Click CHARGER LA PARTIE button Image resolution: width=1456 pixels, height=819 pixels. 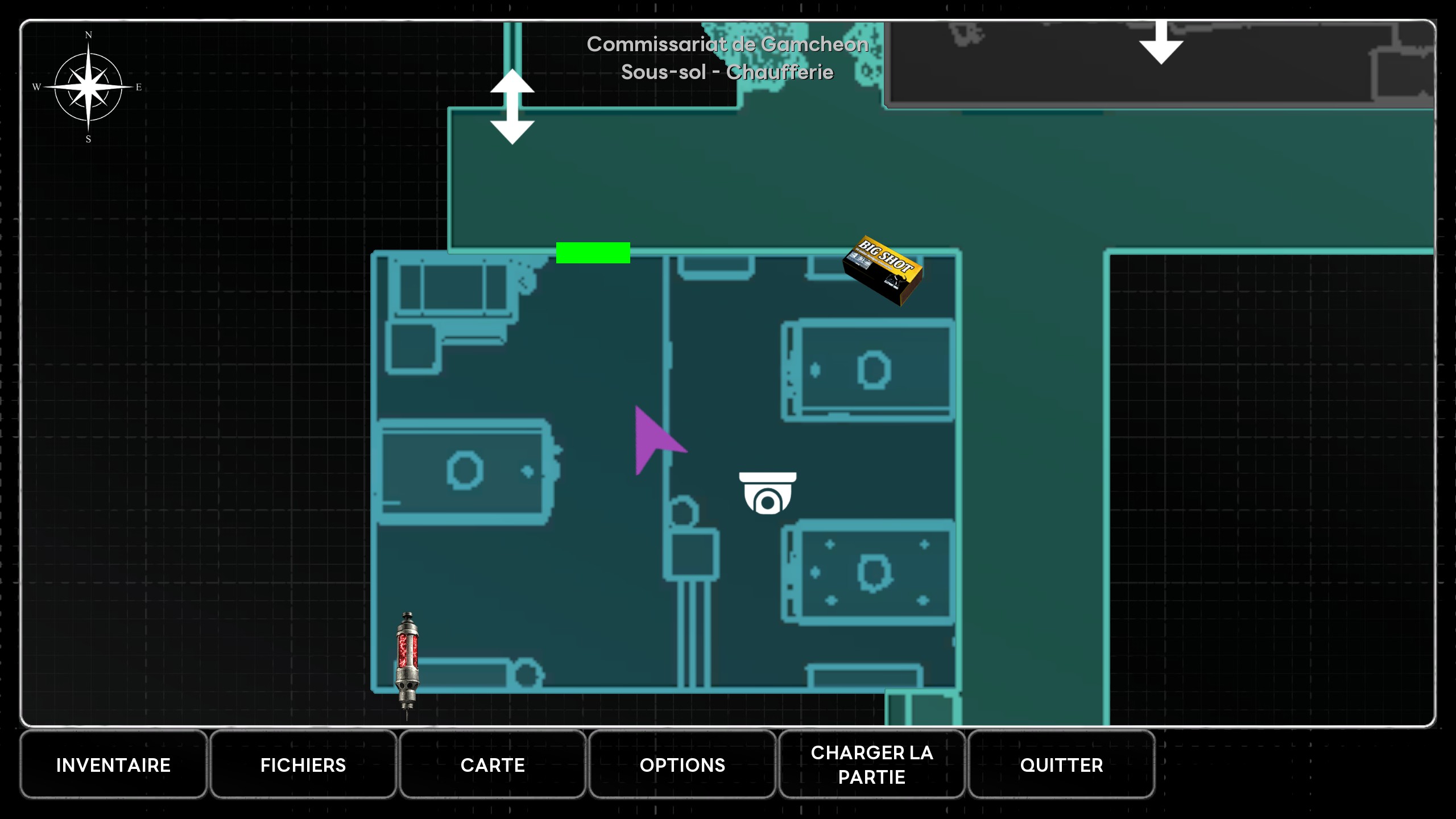[872, 765]
